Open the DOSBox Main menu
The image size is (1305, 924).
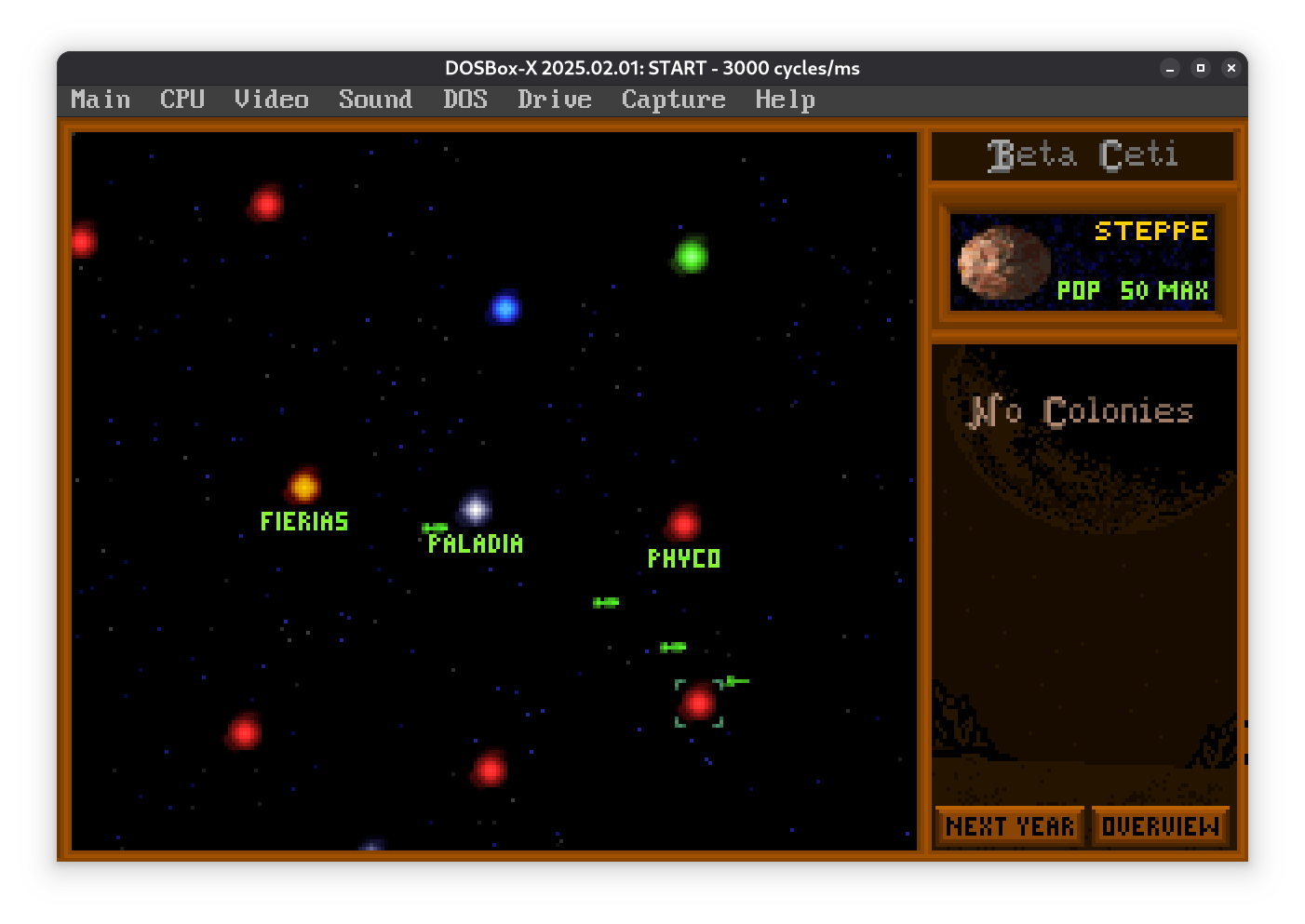coord(101,100)
